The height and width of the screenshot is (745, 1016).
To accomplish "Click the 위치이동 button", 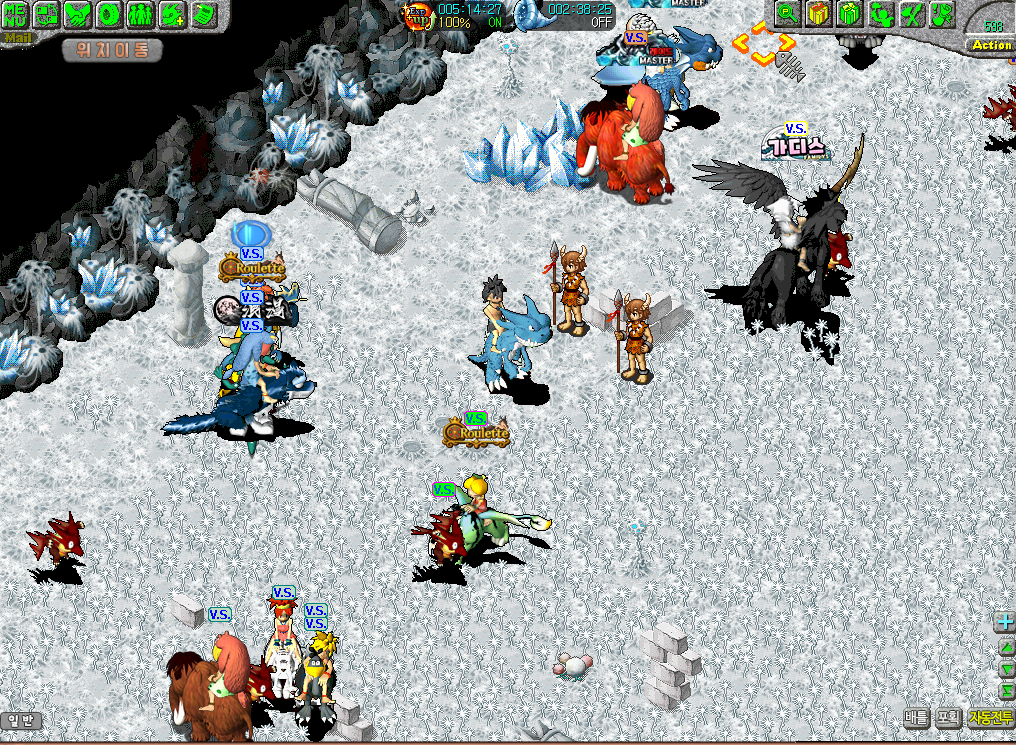I will 111,50.
